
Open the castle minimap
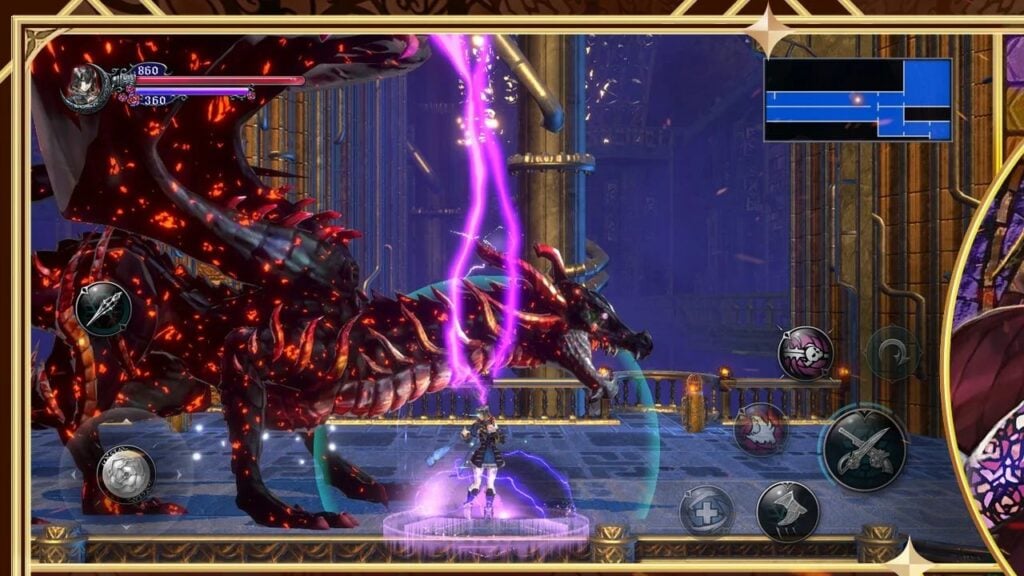pyautogui.click(x=857, y=99)
